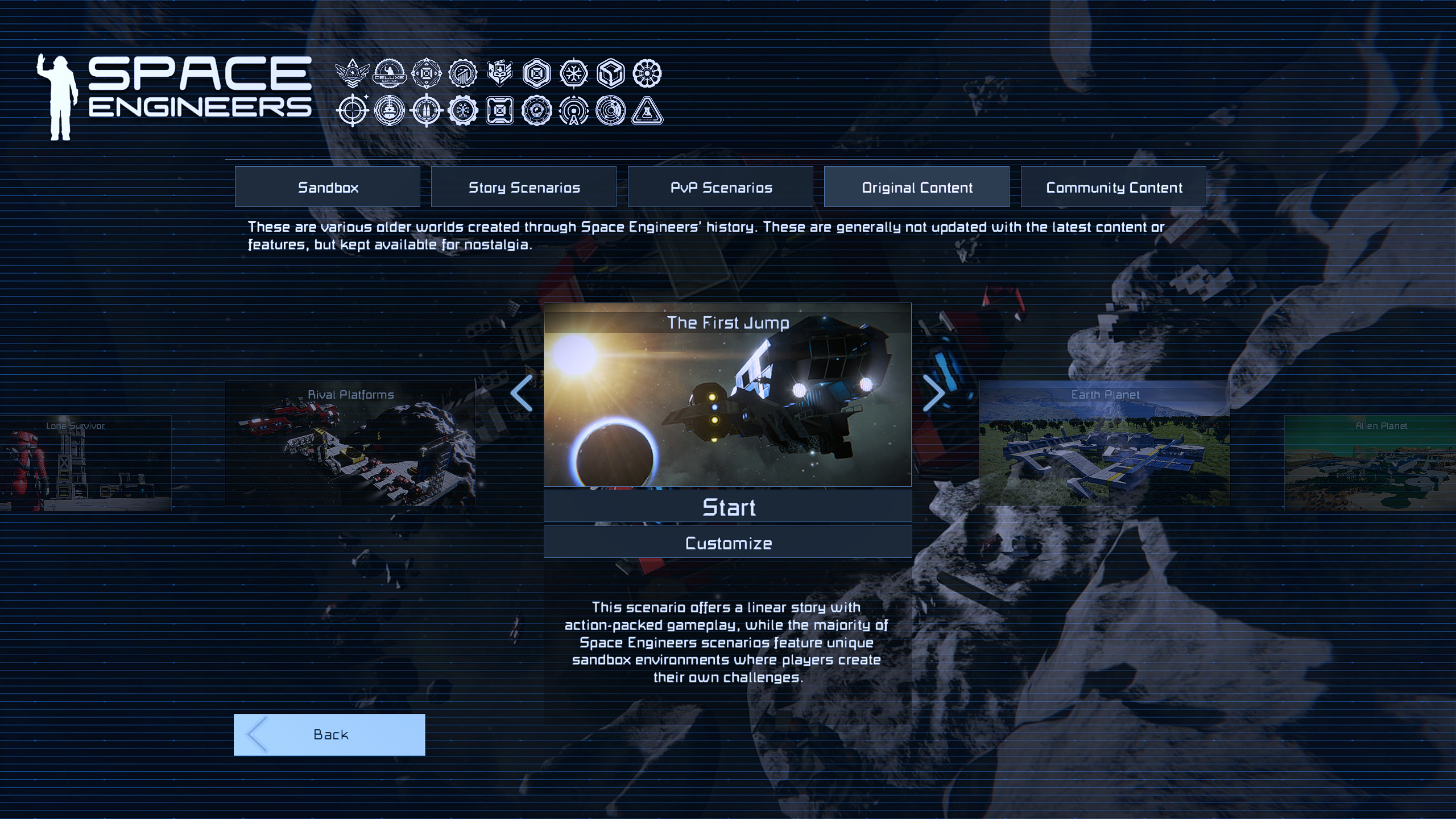Choose the Original Content tab
This screenshot has width=1456, height=819.
917,187
